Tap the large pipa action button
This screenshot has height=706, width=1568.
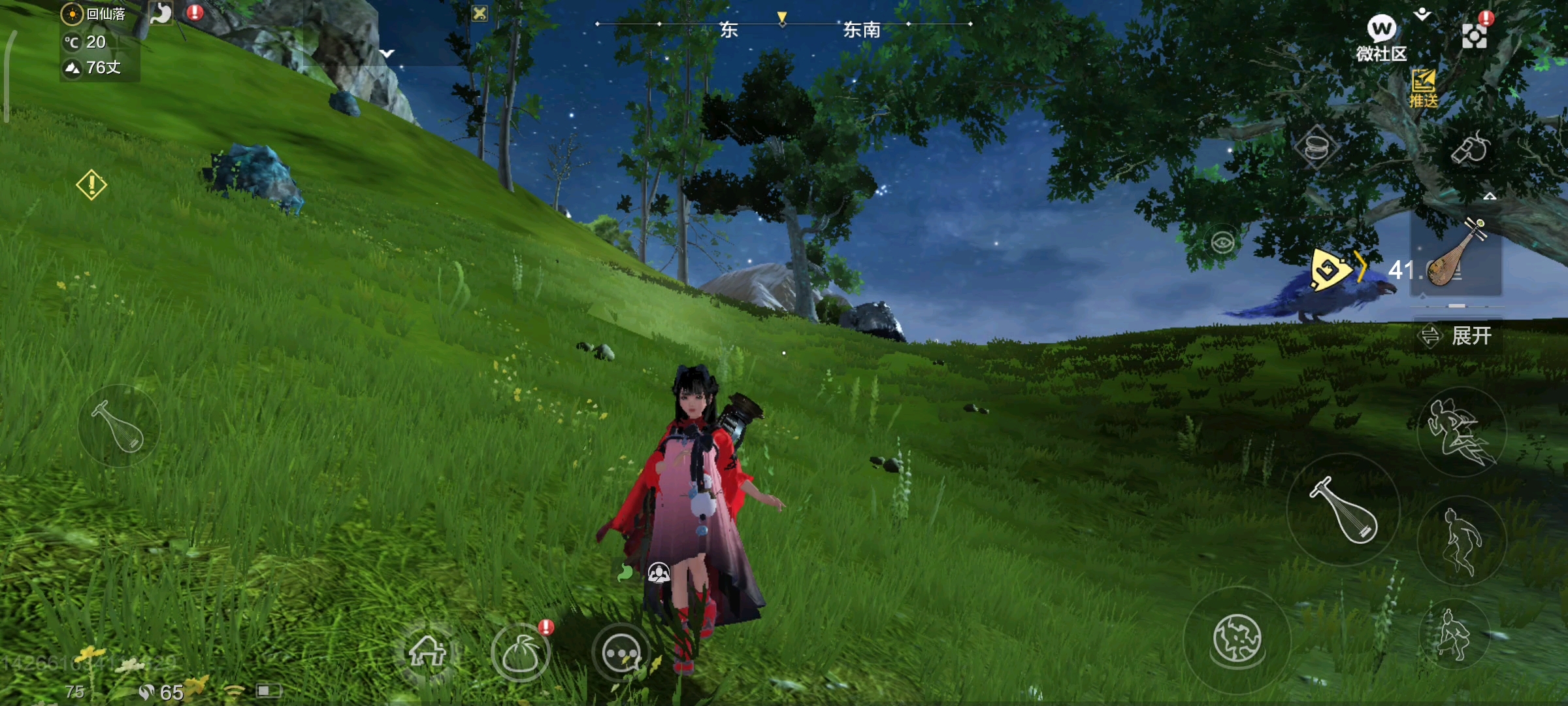[x=1343, y=510]
